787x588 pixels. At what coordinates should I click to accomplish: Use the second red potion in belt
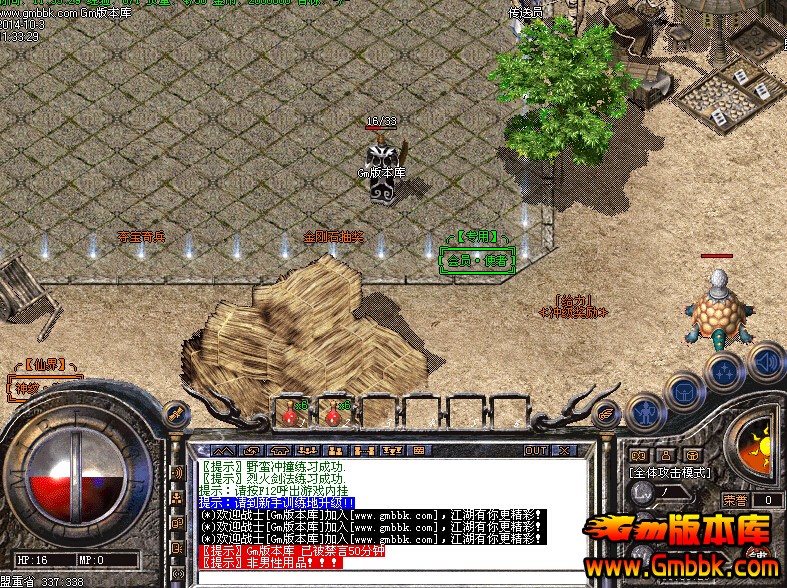click(334, 411)
